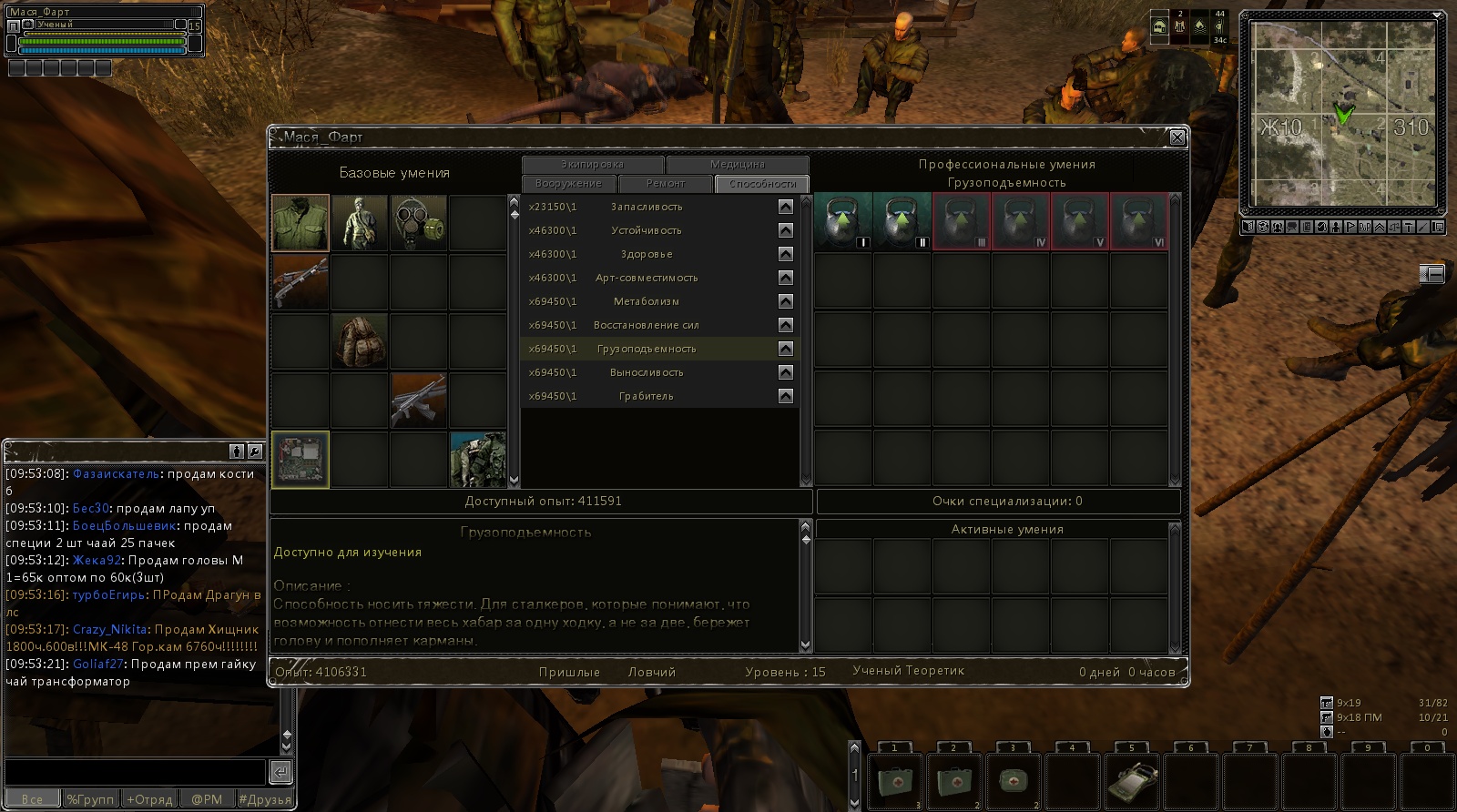The image size is (1457, 812).
Task: Close the character skills window
Action: click(x=1177, y=137)
